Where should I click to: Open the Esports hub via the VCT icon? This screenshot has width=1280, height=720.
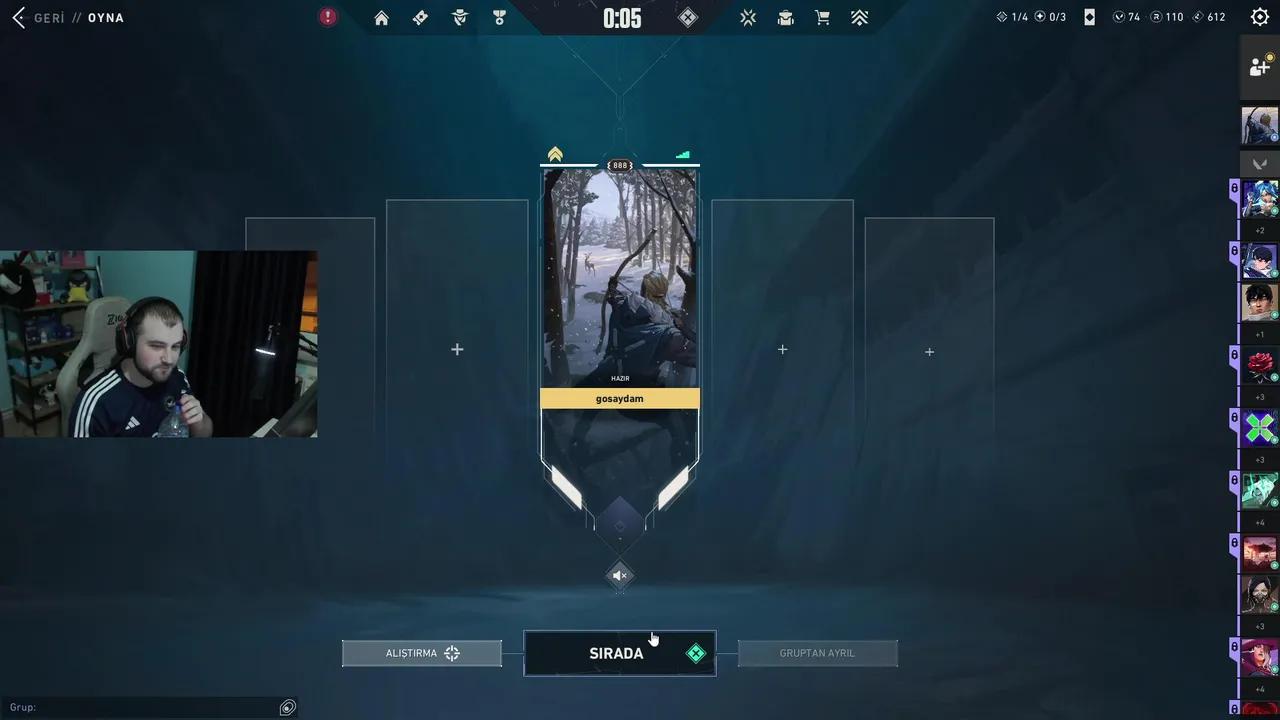[748, 17]
